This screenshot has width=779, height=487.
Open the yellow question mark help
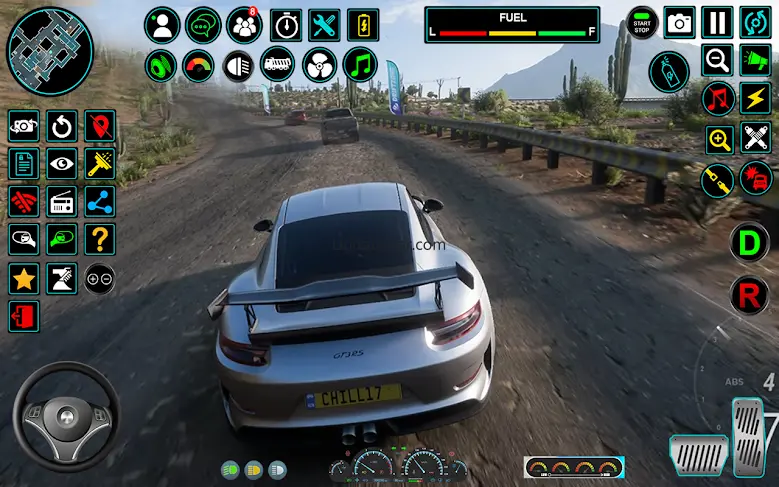(99, 239)
